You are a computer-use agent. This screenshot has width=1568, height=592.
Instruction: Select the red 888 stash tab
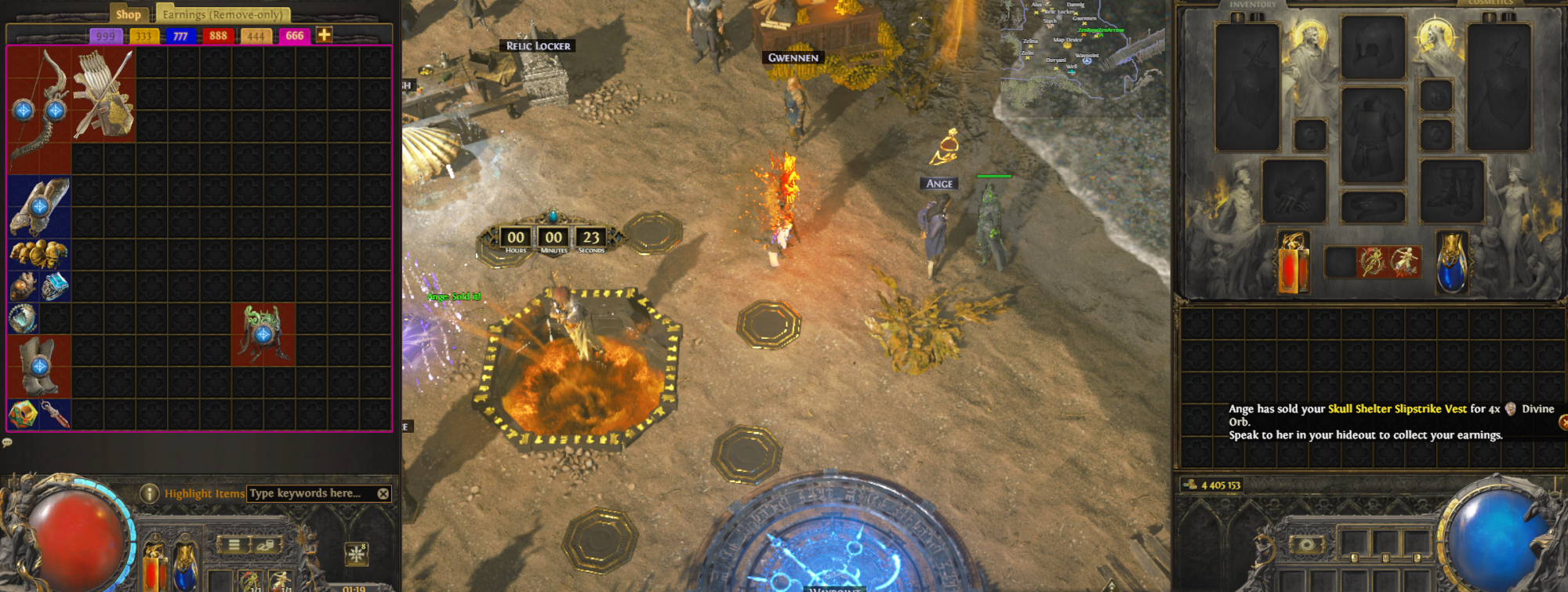coord(218,36)
